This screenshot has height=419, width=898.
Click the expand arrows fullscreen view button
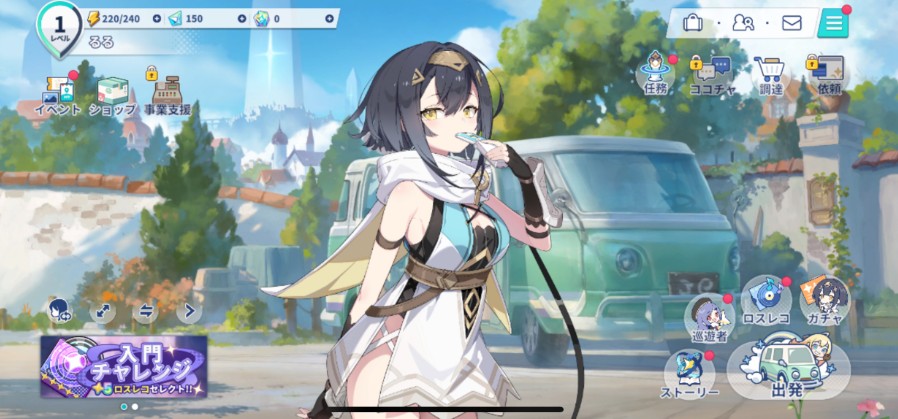(x=102, y=311)
